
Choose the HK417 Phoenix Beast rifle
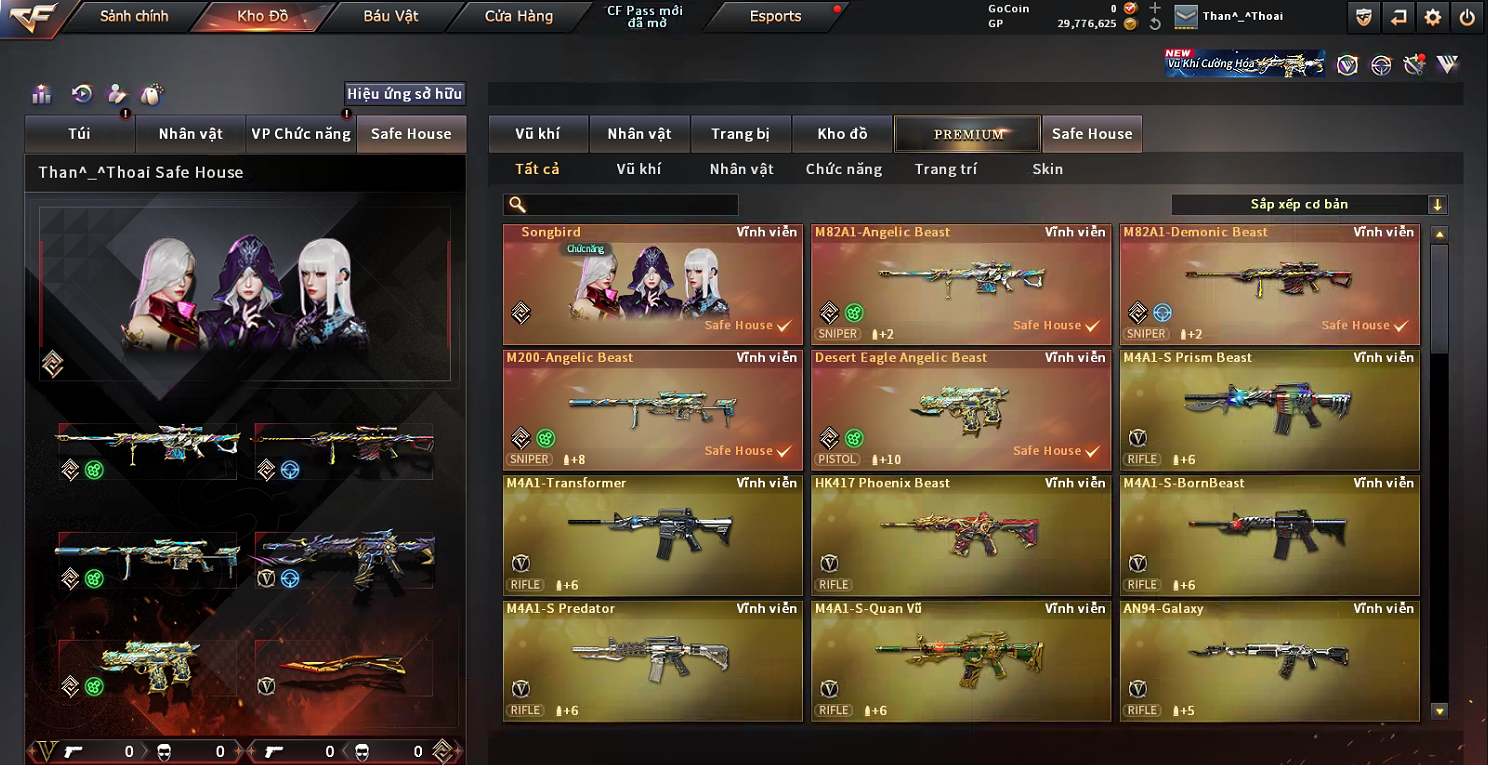pos(961,535)
